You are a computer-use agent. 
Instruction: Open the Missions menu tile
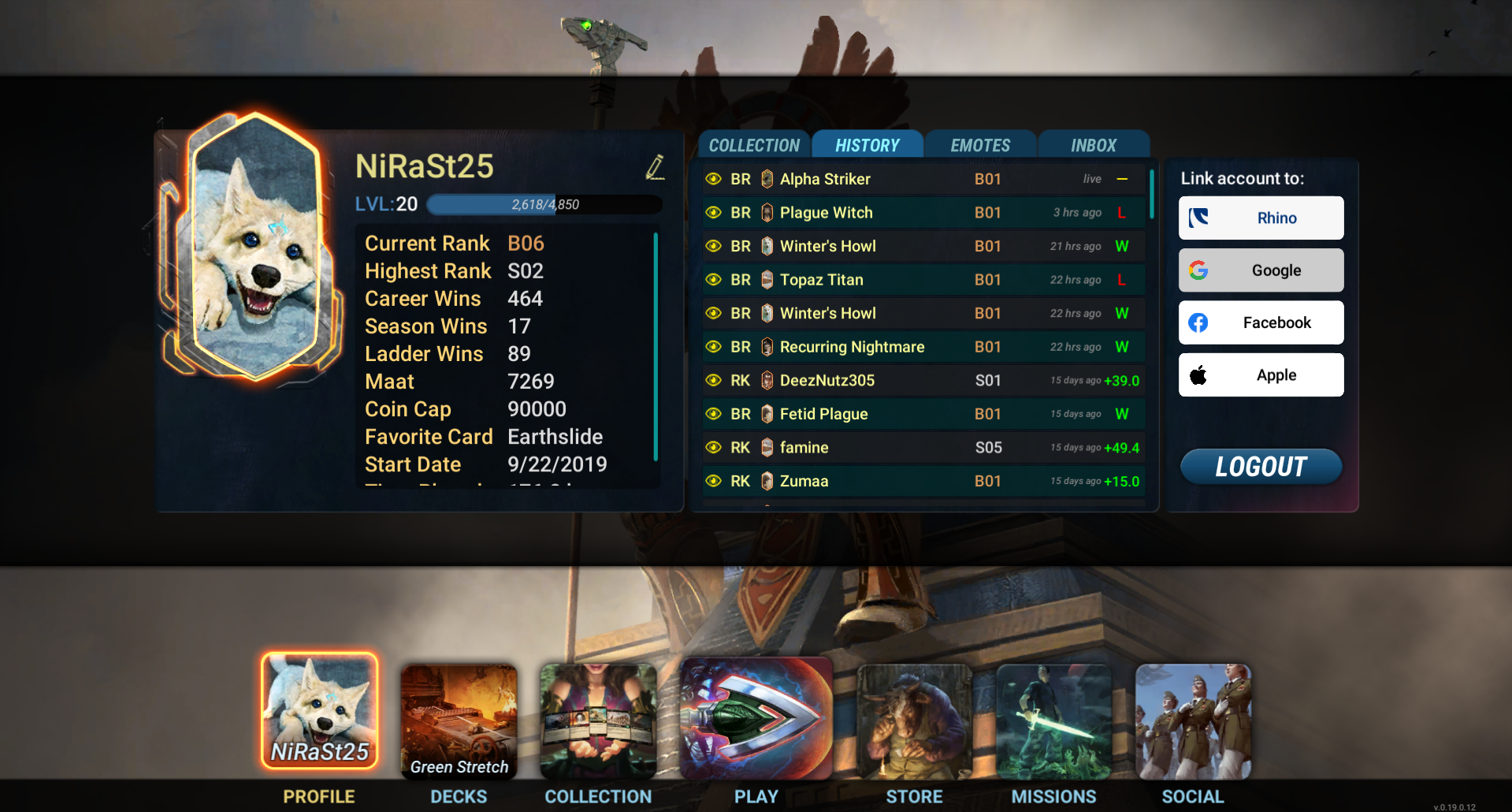tap(1053, 721)
